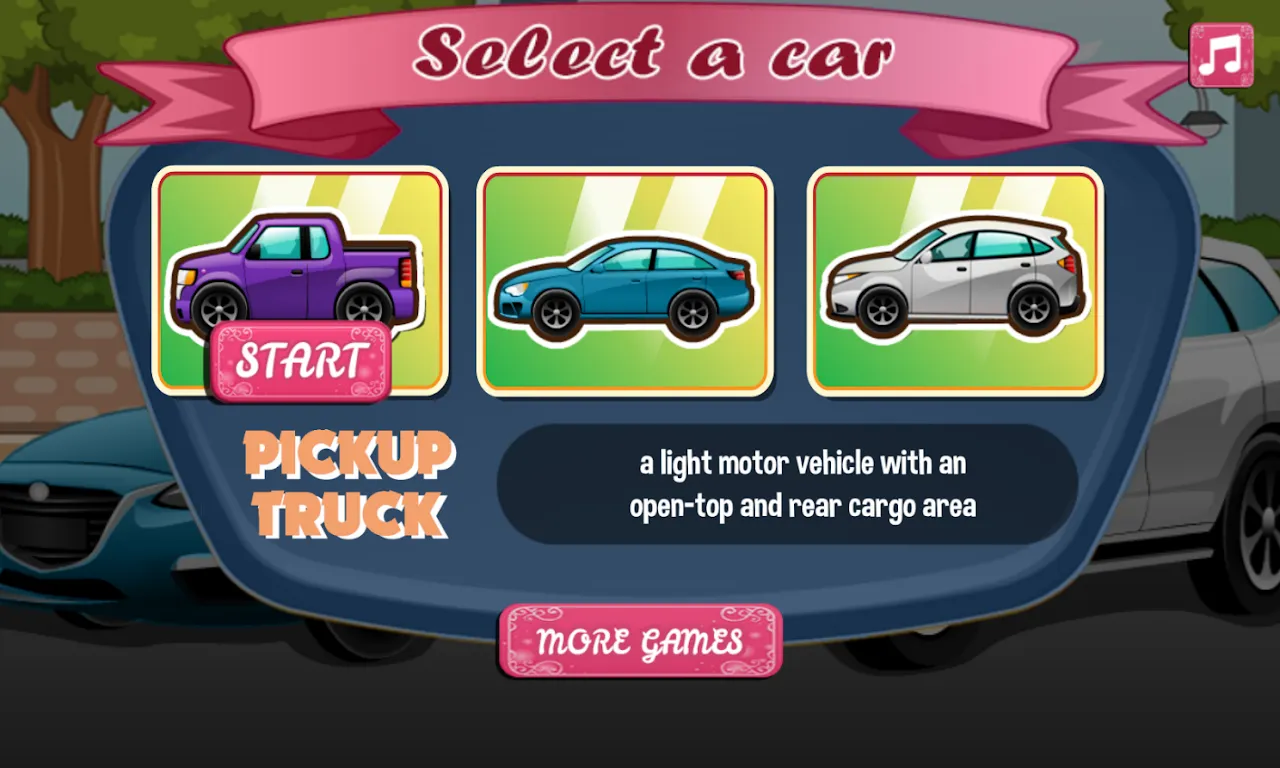Pick the silver hatchback car card
This screenshot has width=1280, height=768.
point(955,281)
